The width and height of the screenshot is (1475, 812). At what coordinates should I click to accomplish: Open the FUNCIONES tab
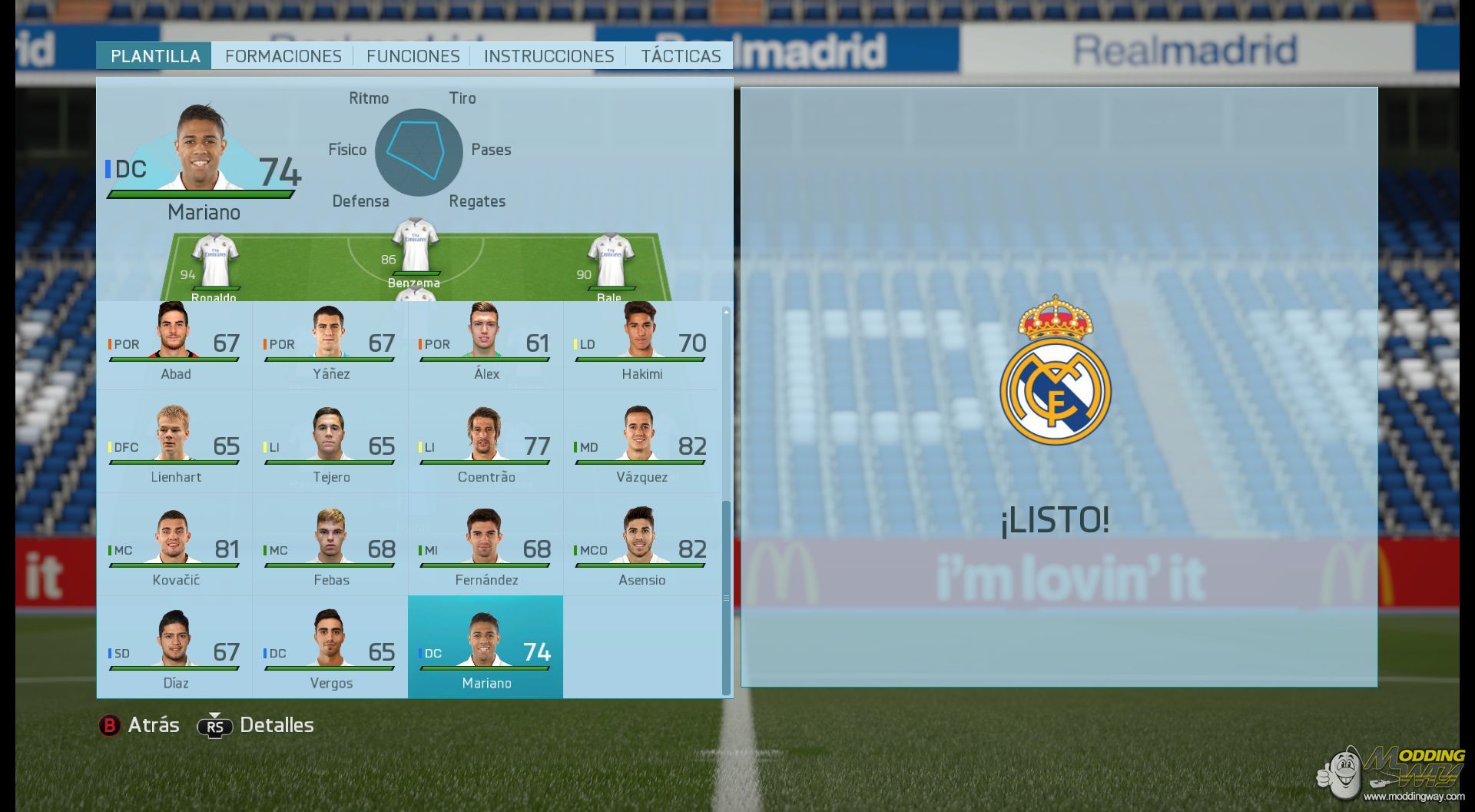point(413,56)
